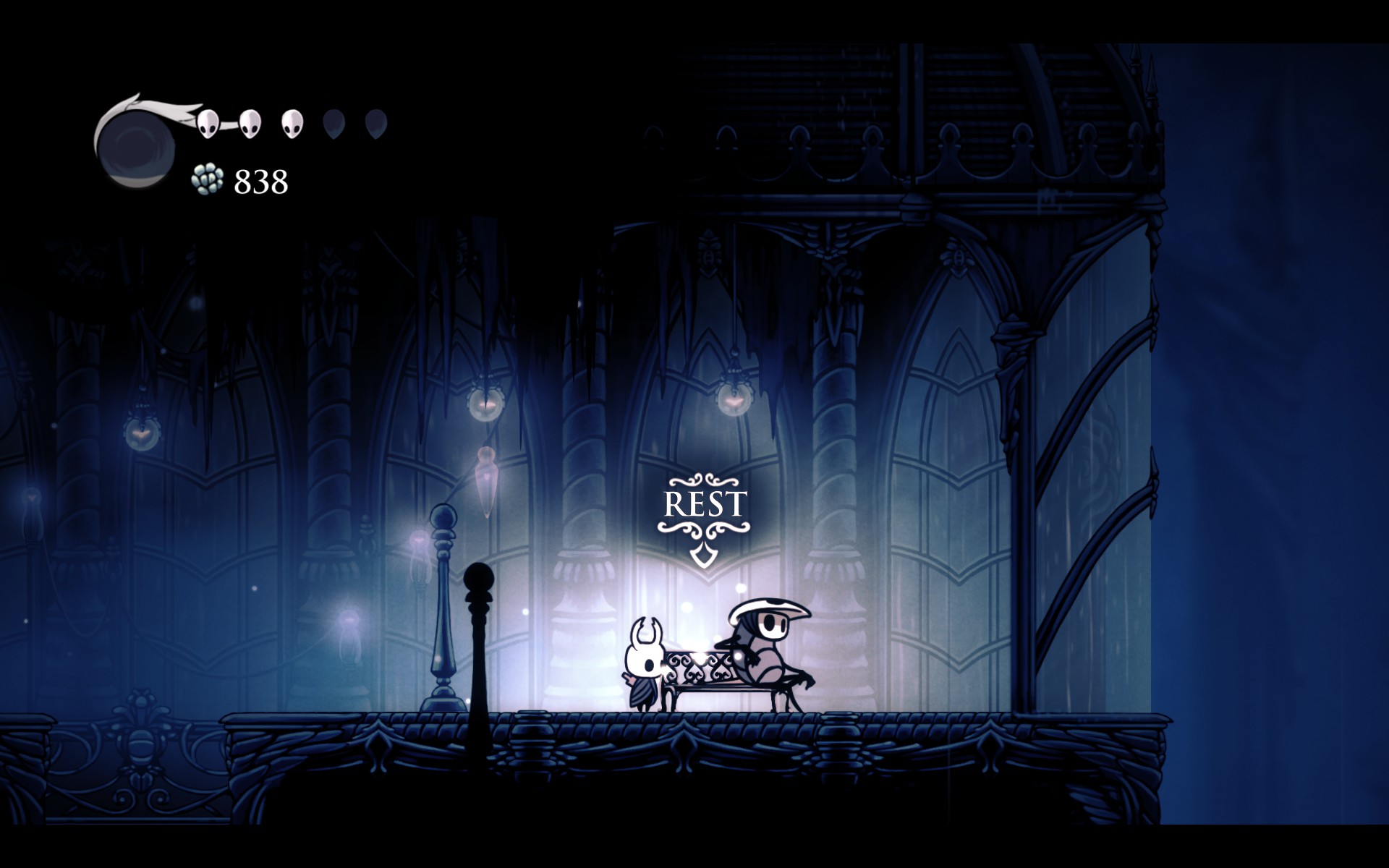Toggle the REST action prompt
The height and width of the screenshot is (868, 1389).
(703, 501)
